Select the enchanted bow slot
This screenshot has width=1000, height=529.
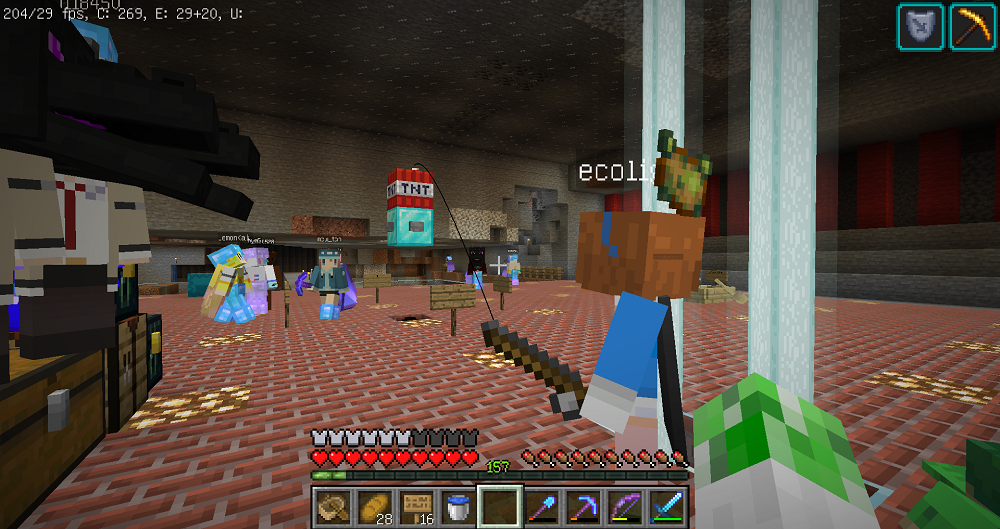(625, 506)
